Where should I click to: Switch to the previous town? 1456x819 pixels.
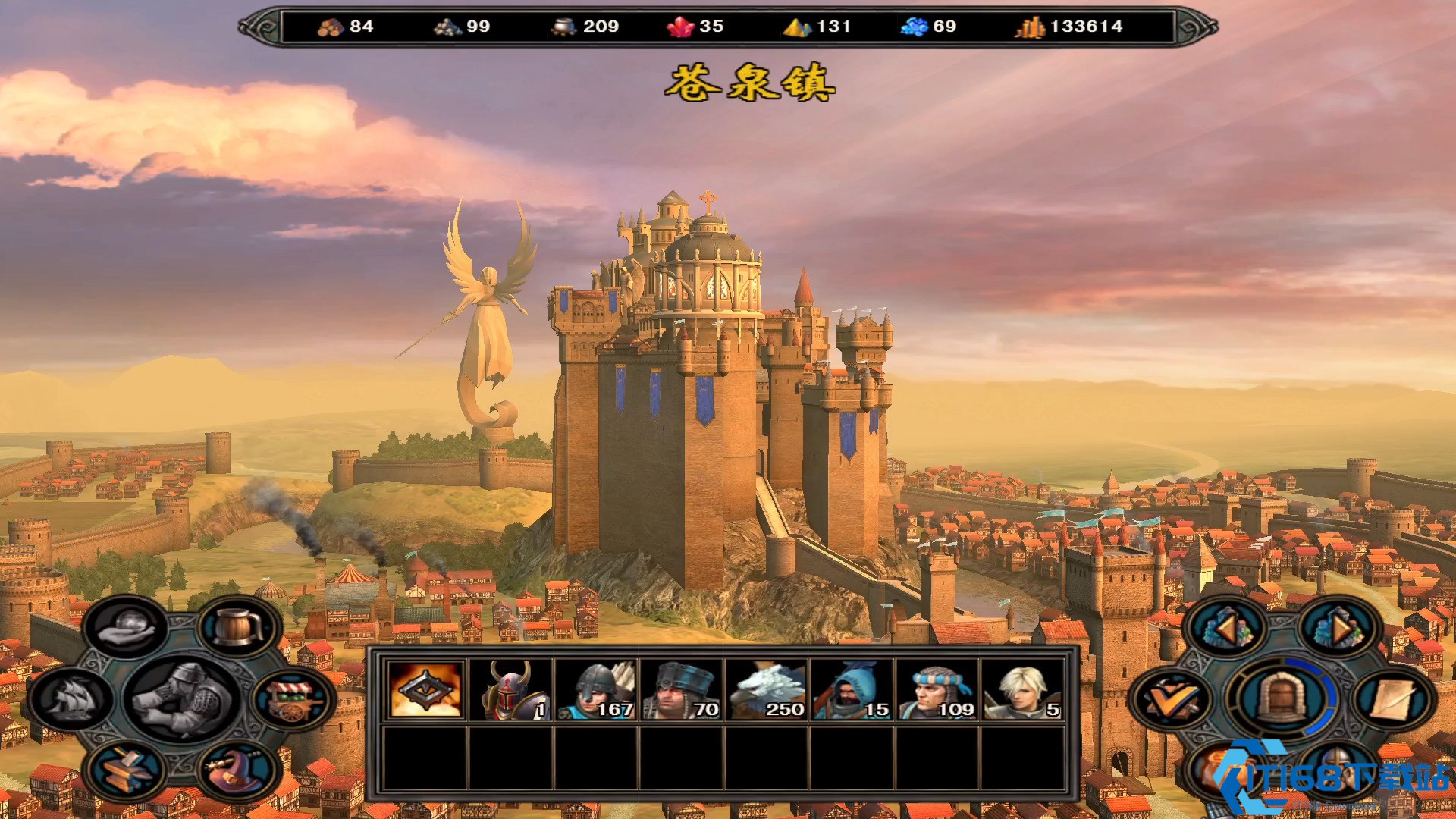[x=1225, y=628]
